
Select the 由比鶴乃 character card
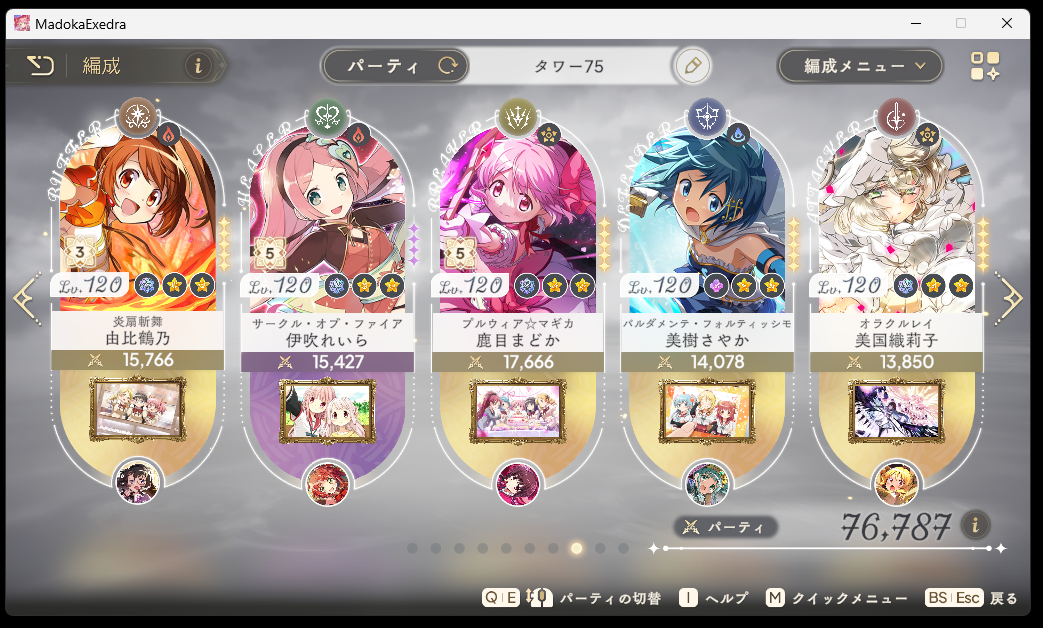tap(138, 220)
